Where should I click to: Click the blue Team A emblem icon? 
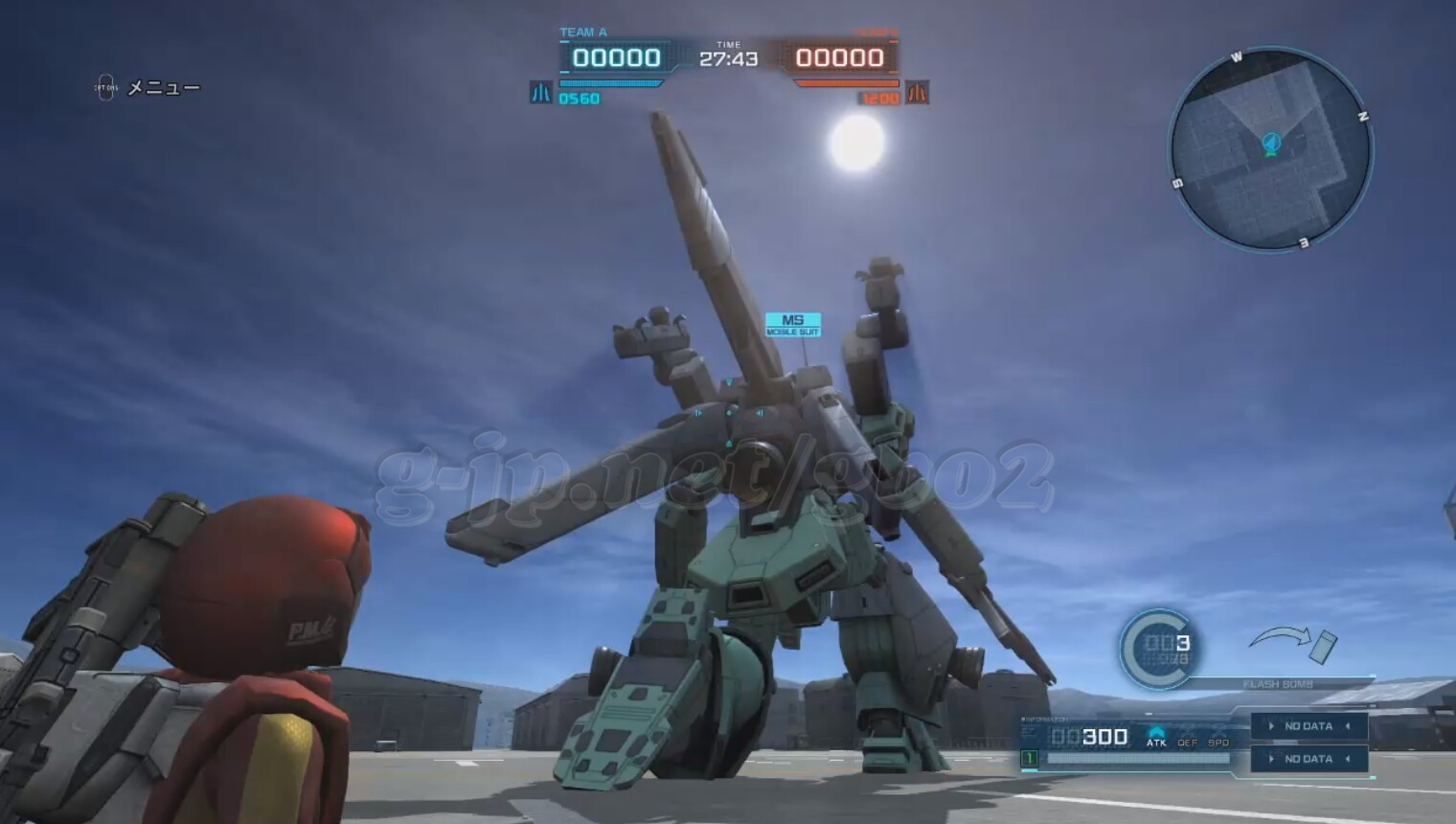pos(540,93)
